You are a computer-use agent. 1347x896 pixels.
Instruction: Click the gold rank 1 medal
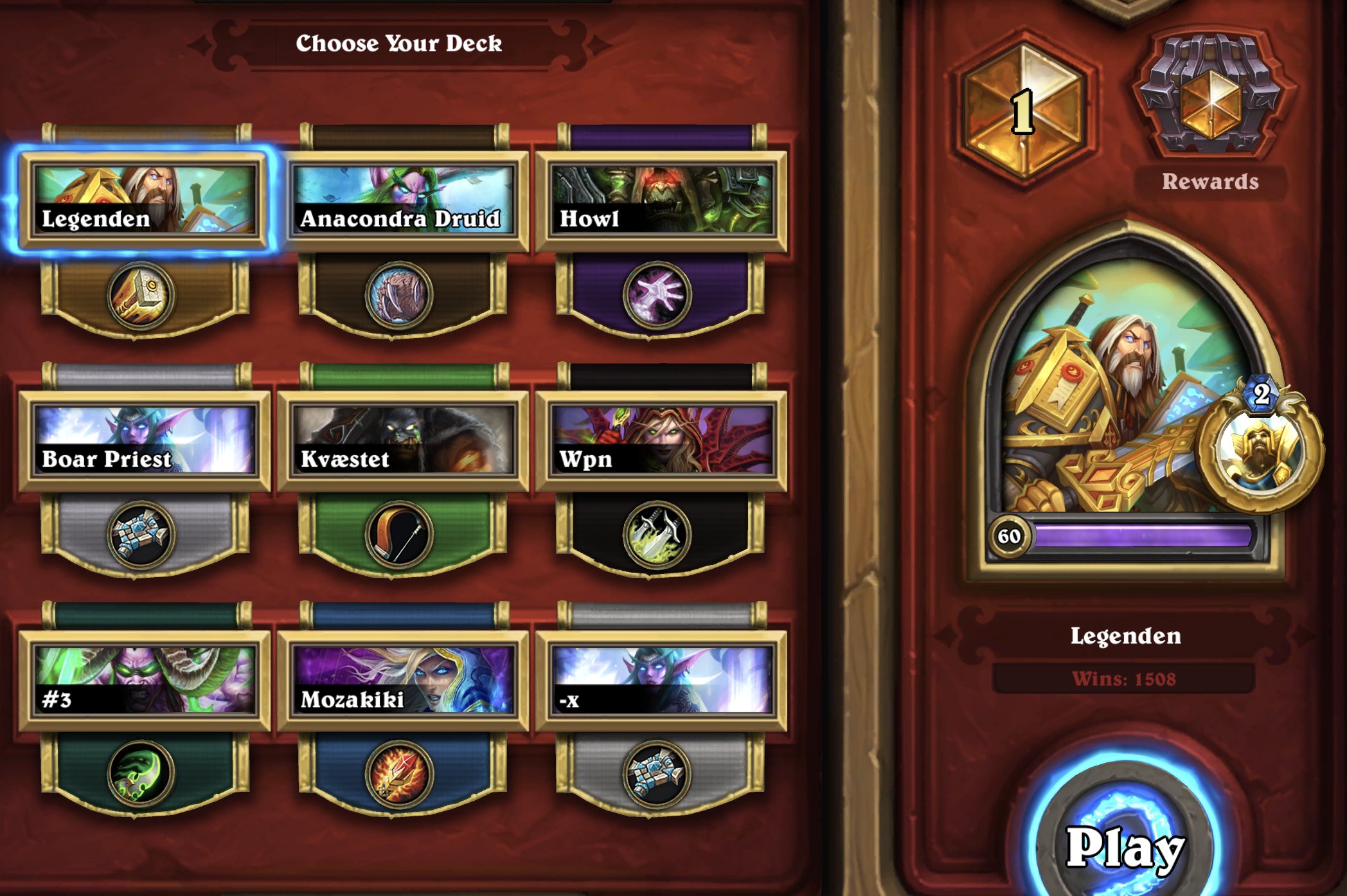click(1024, 111)
